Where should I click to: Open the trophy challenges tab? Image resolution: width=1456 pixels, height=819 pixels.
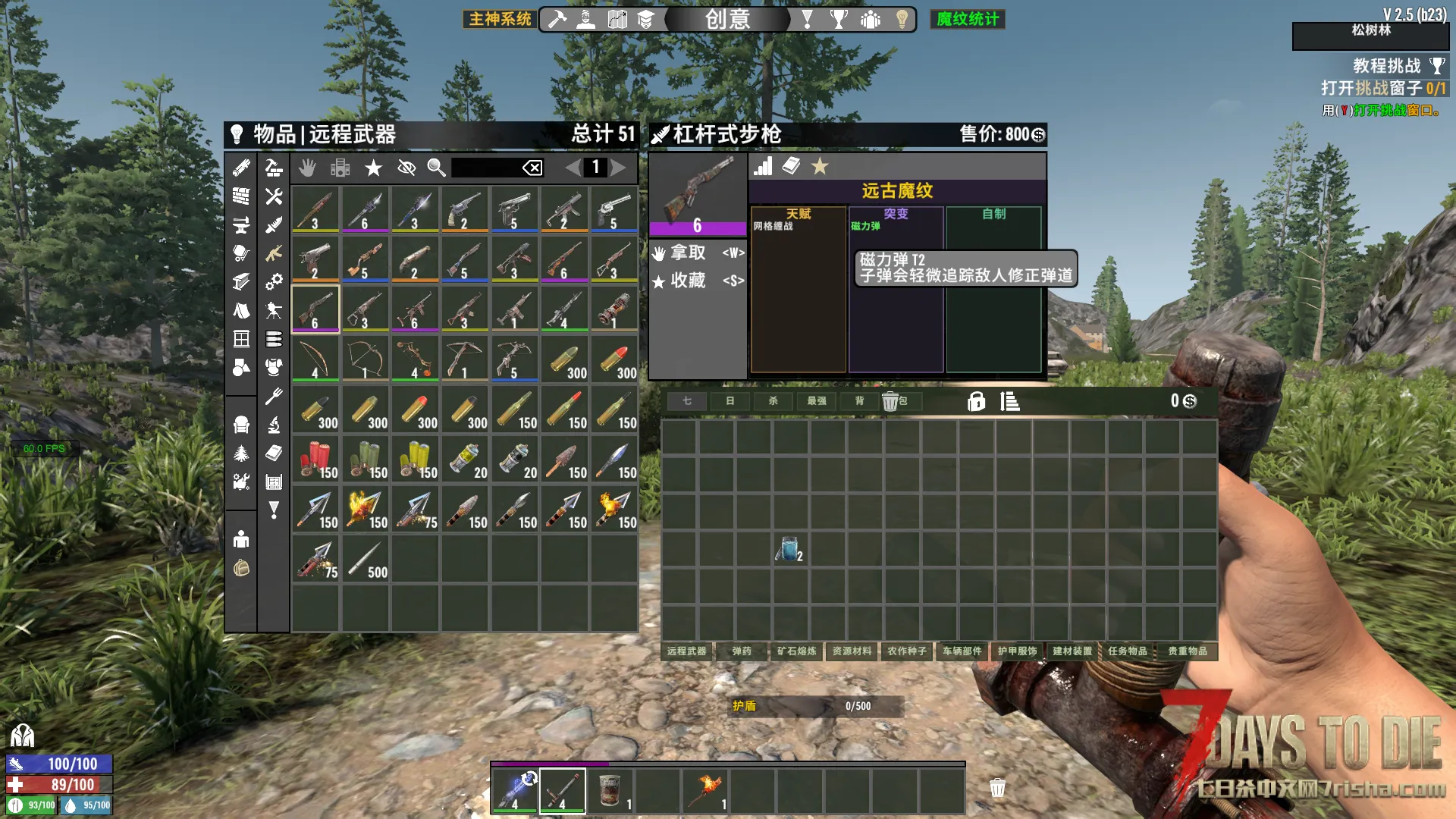pyautogui.click(x=839, y=19)
